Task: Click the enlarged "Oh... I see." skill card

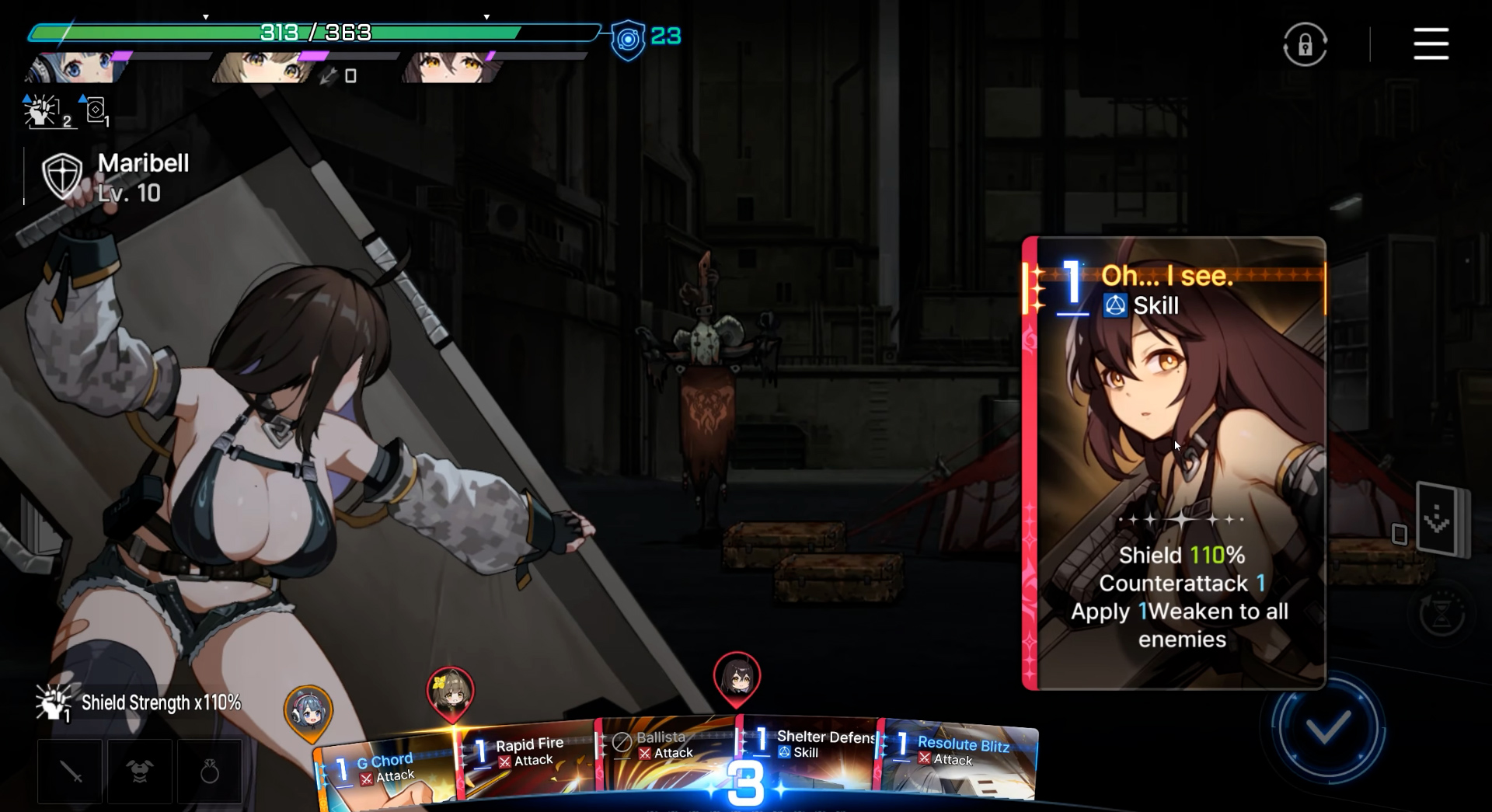Action: click(1173, 463)
